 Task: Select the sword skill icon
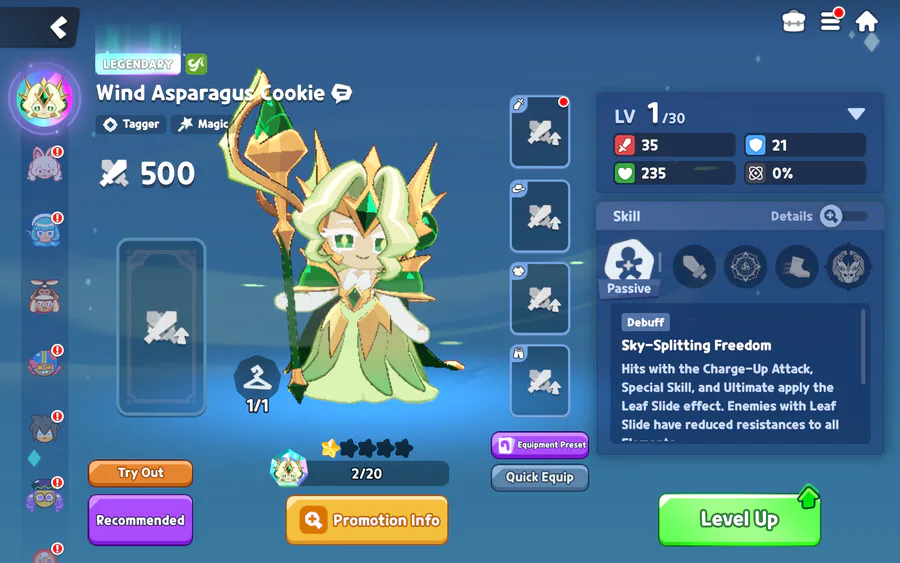[694, 267]
